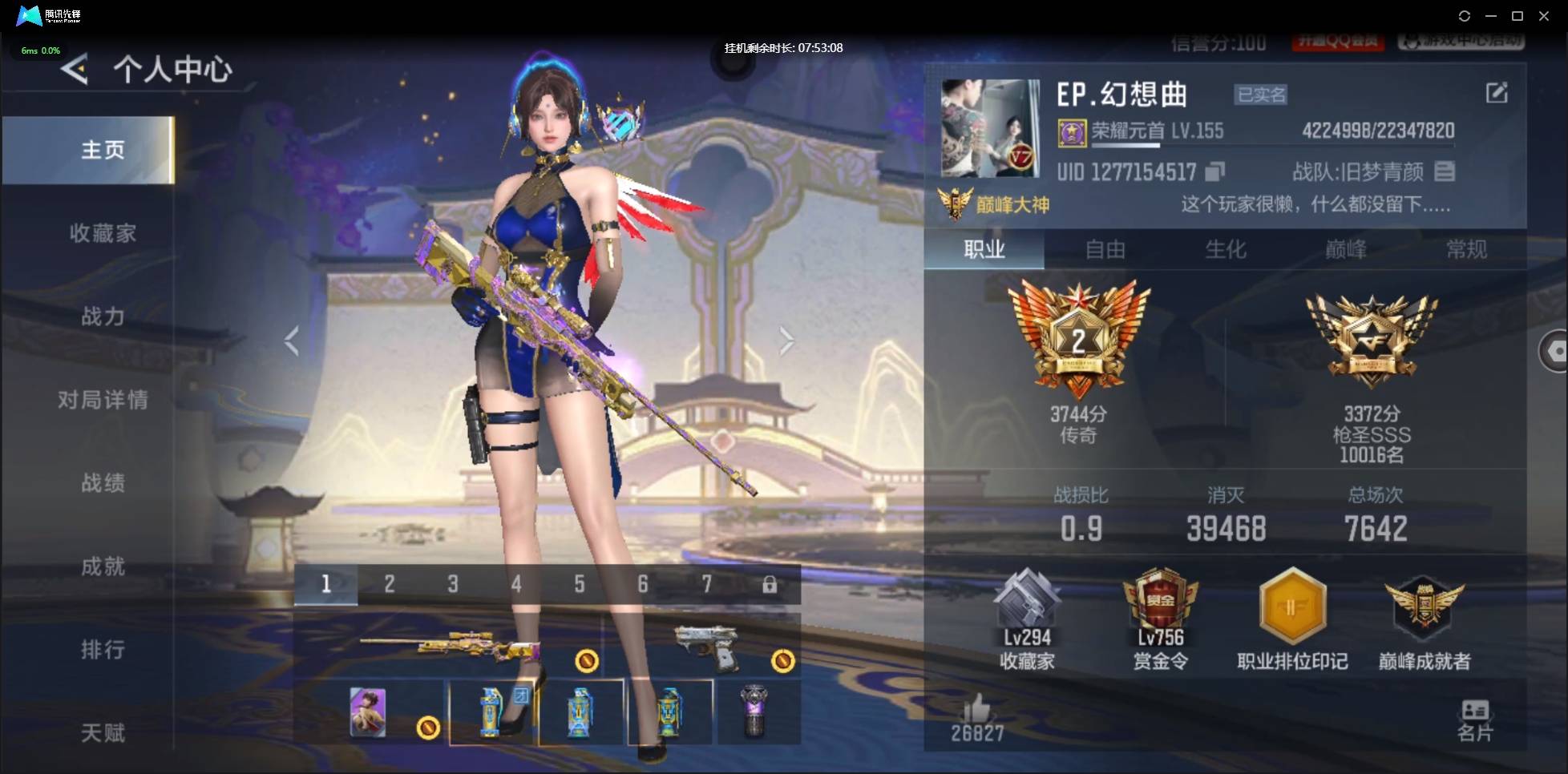Open the 收藏家 sidebar section

pos(103,233)
